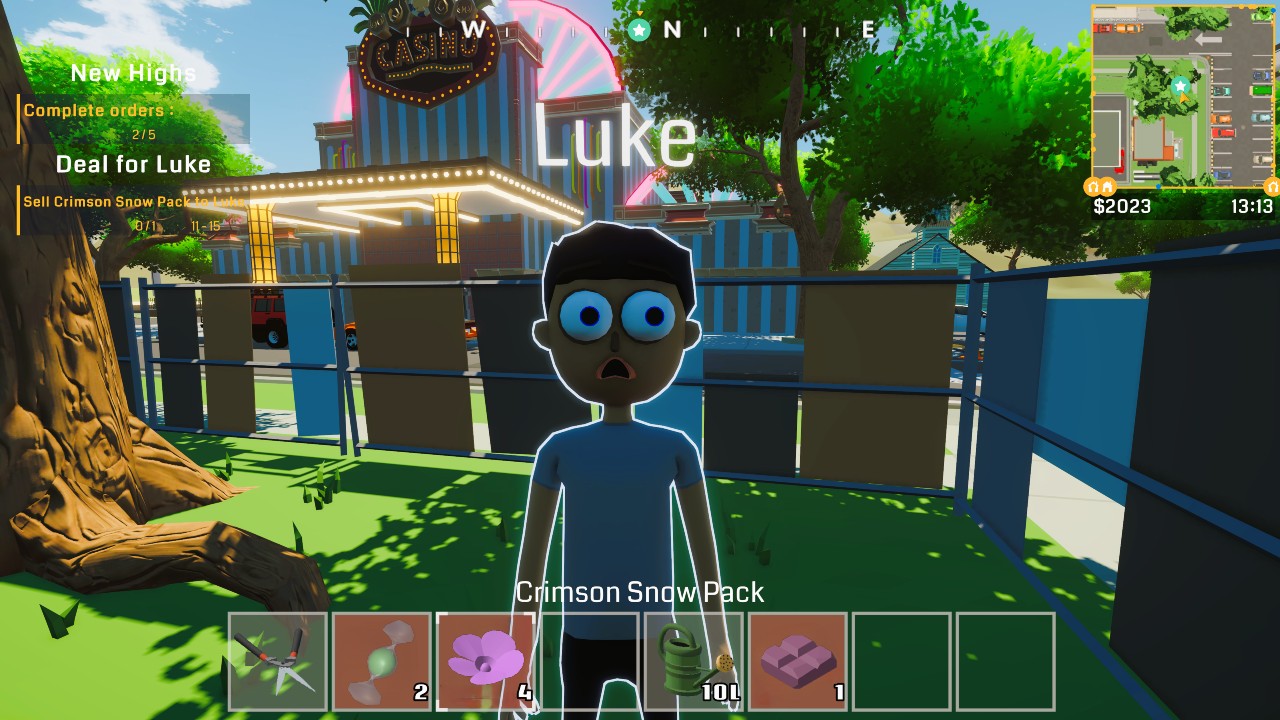Click the star destination marker on the minimap
Screen dimensions: 1280x720
click(1179, 86)
